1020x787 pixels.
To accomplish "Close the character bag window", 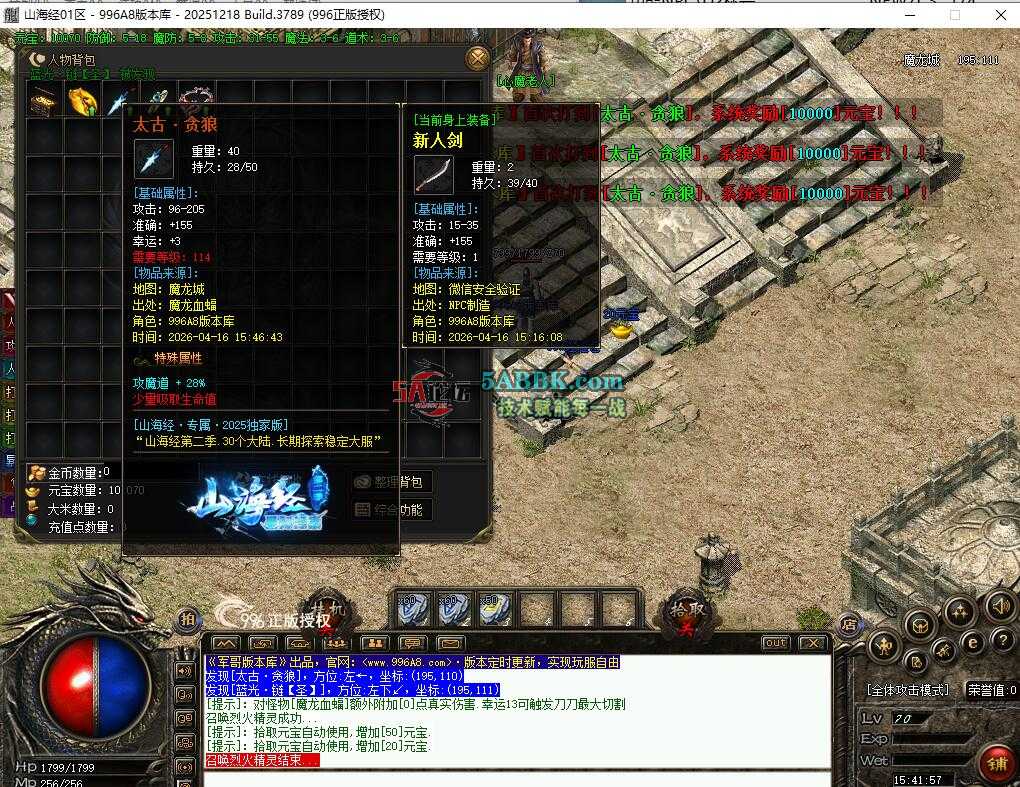I will [x=478, y=58].
